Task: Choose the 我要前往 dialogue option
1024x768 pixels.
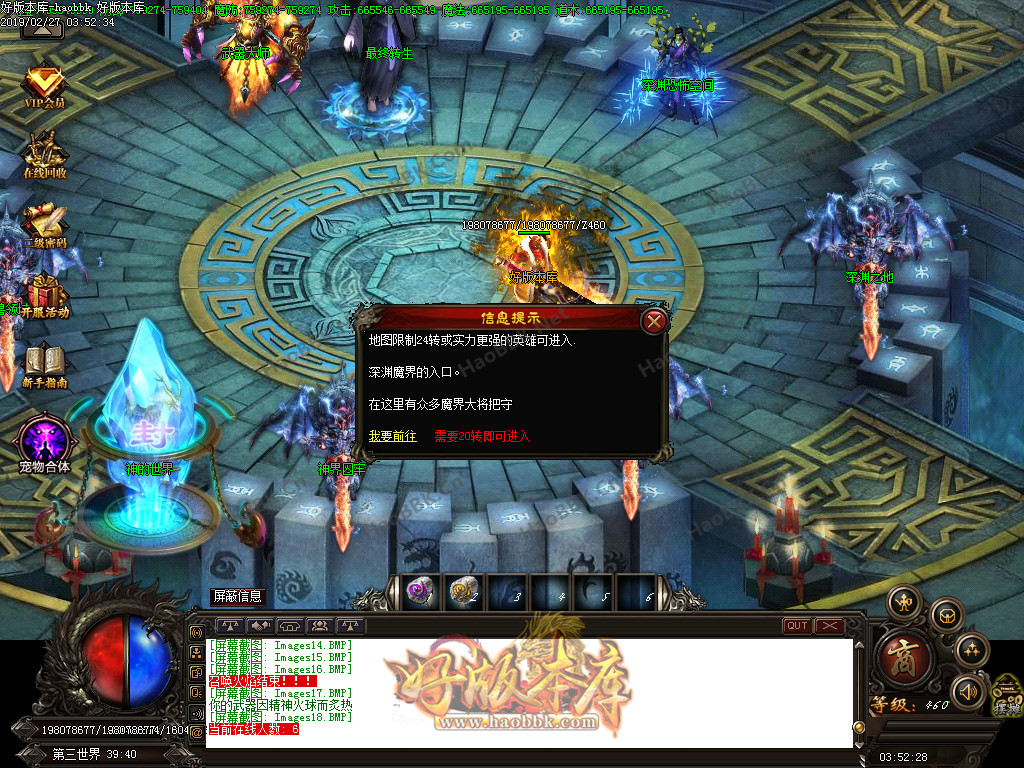Action: click(x=392, y=436)
